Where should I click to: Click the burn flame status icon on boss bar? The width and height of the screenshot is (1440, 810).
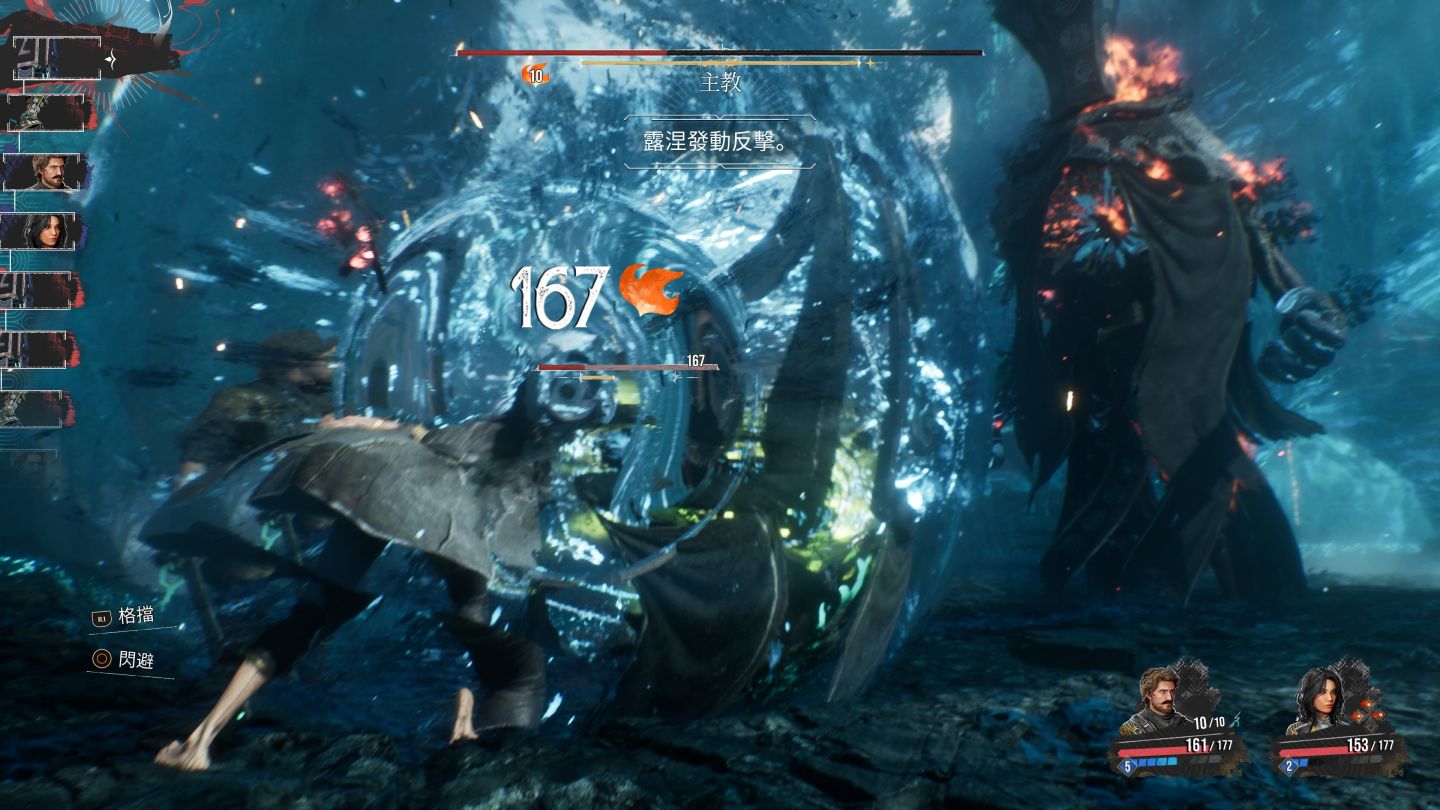click(536, 74)
